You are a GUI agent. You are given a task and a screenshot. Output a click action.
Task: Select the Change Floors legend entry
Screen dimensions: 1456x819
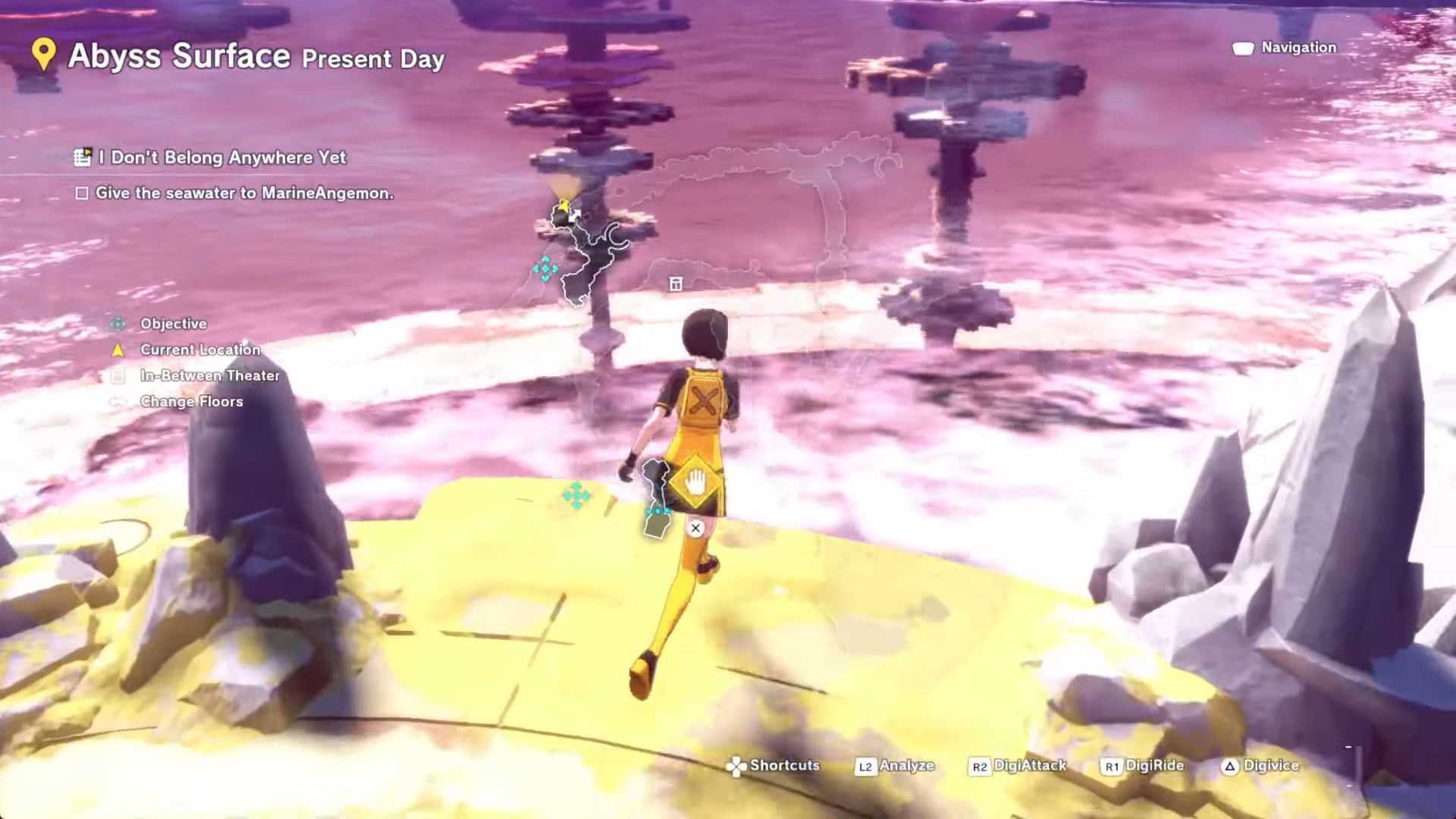[x=191, y=401]
